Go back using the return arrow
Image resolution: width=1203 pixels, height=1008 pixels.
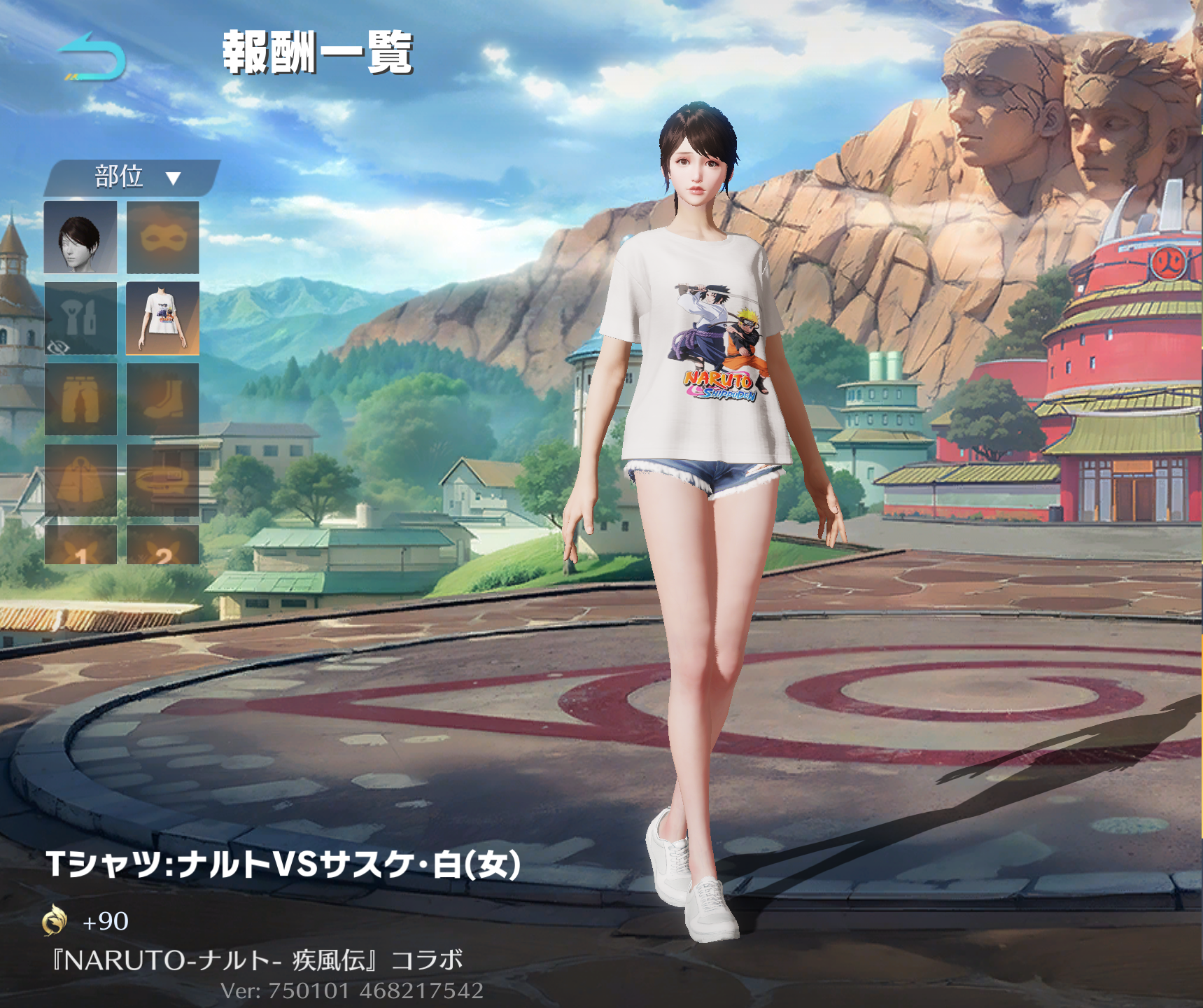92,56
